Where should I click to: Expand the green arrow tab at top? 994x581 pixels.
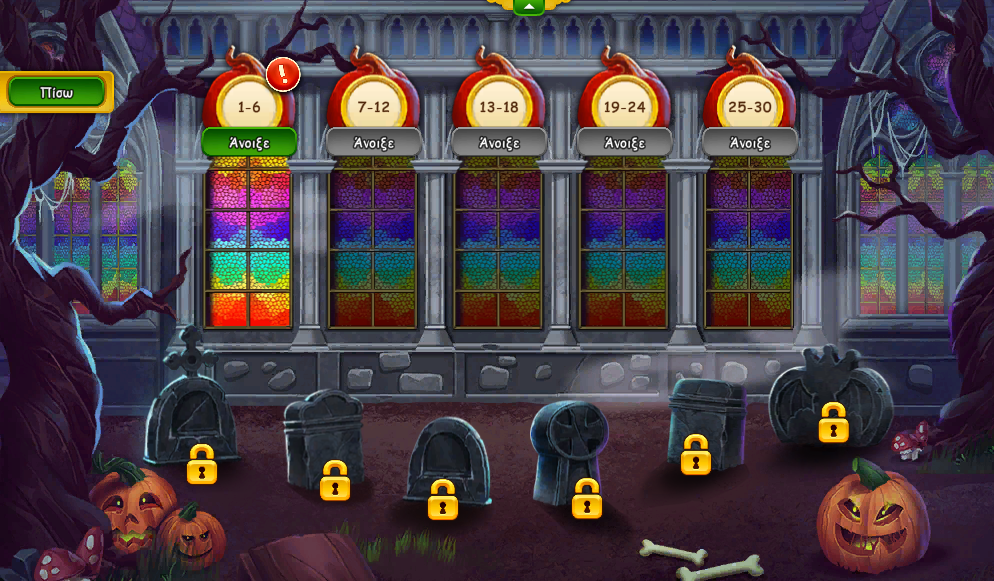[x=527, y=7]
